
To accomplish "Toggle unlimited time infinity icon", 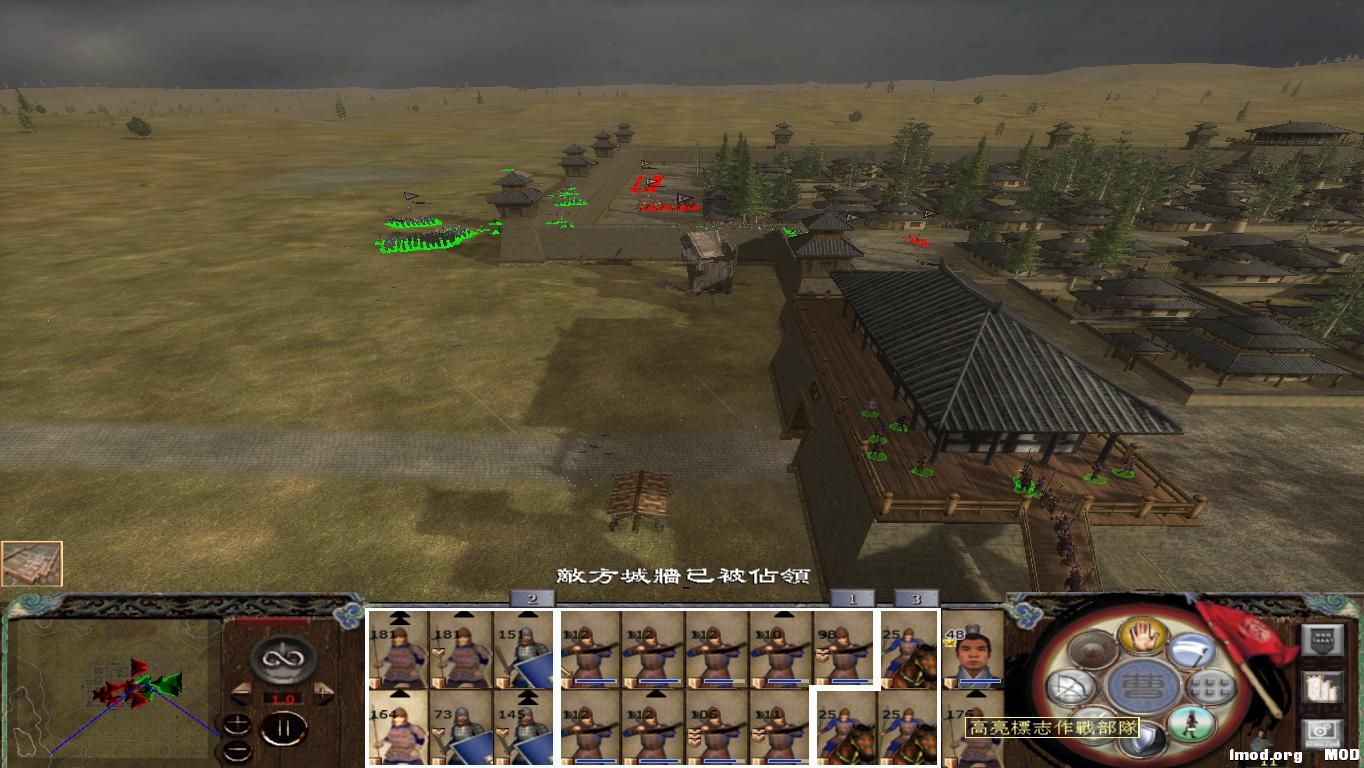I will point(281,658).
